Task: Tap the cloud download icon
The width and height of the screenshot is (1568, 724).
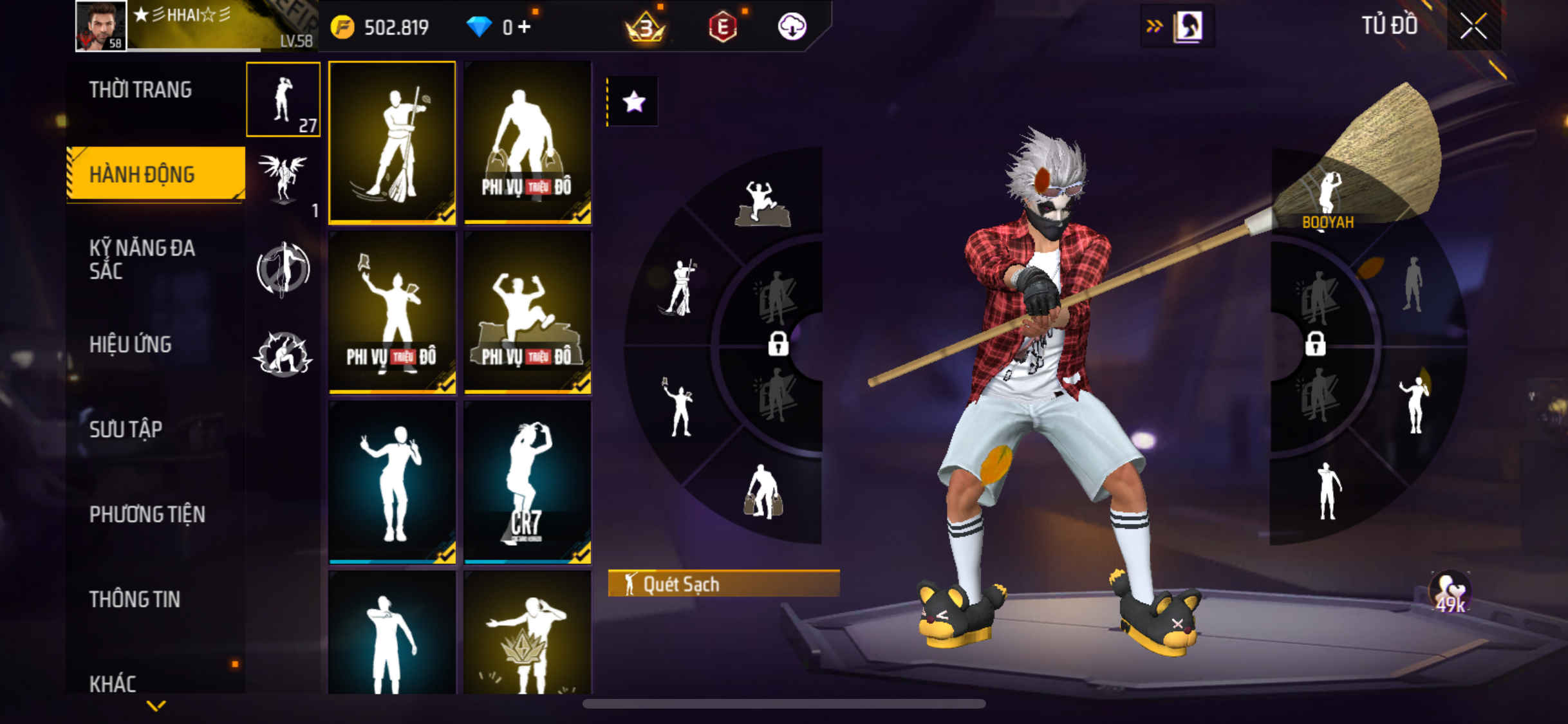Action: tap(792, 27)
